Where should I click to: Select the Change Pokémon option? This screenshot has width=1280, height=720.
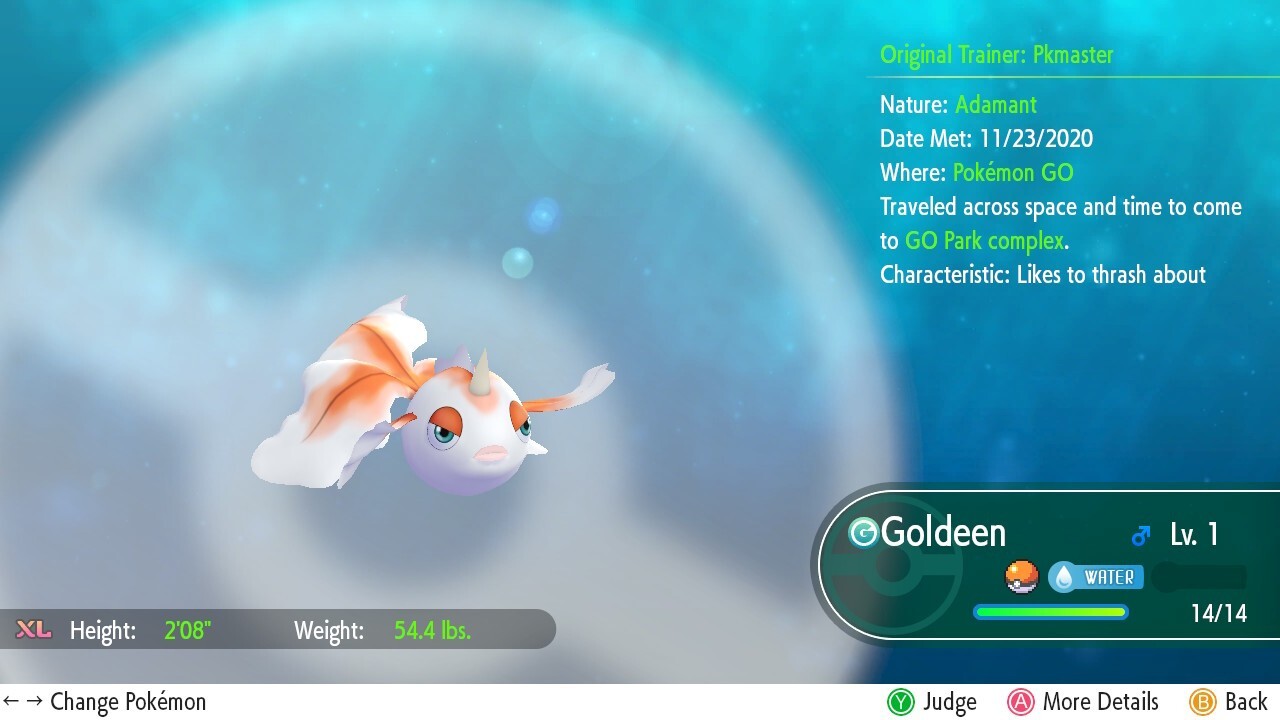pyautogui.click(x=105, y=702)
